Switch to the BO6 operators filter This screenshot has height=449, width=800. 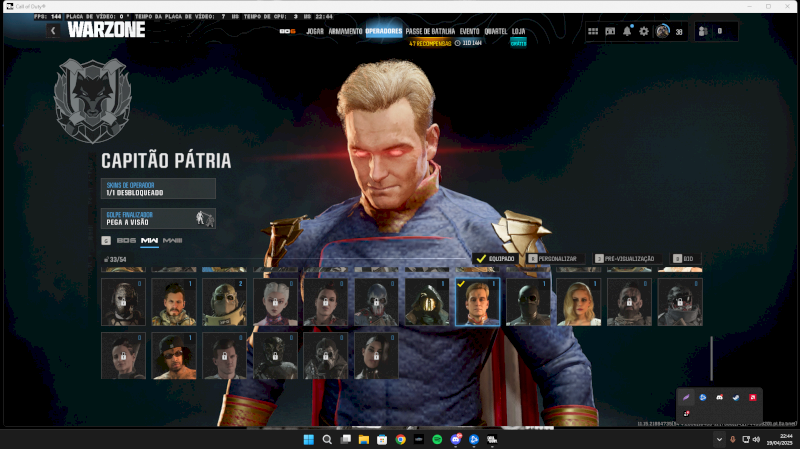126,241
